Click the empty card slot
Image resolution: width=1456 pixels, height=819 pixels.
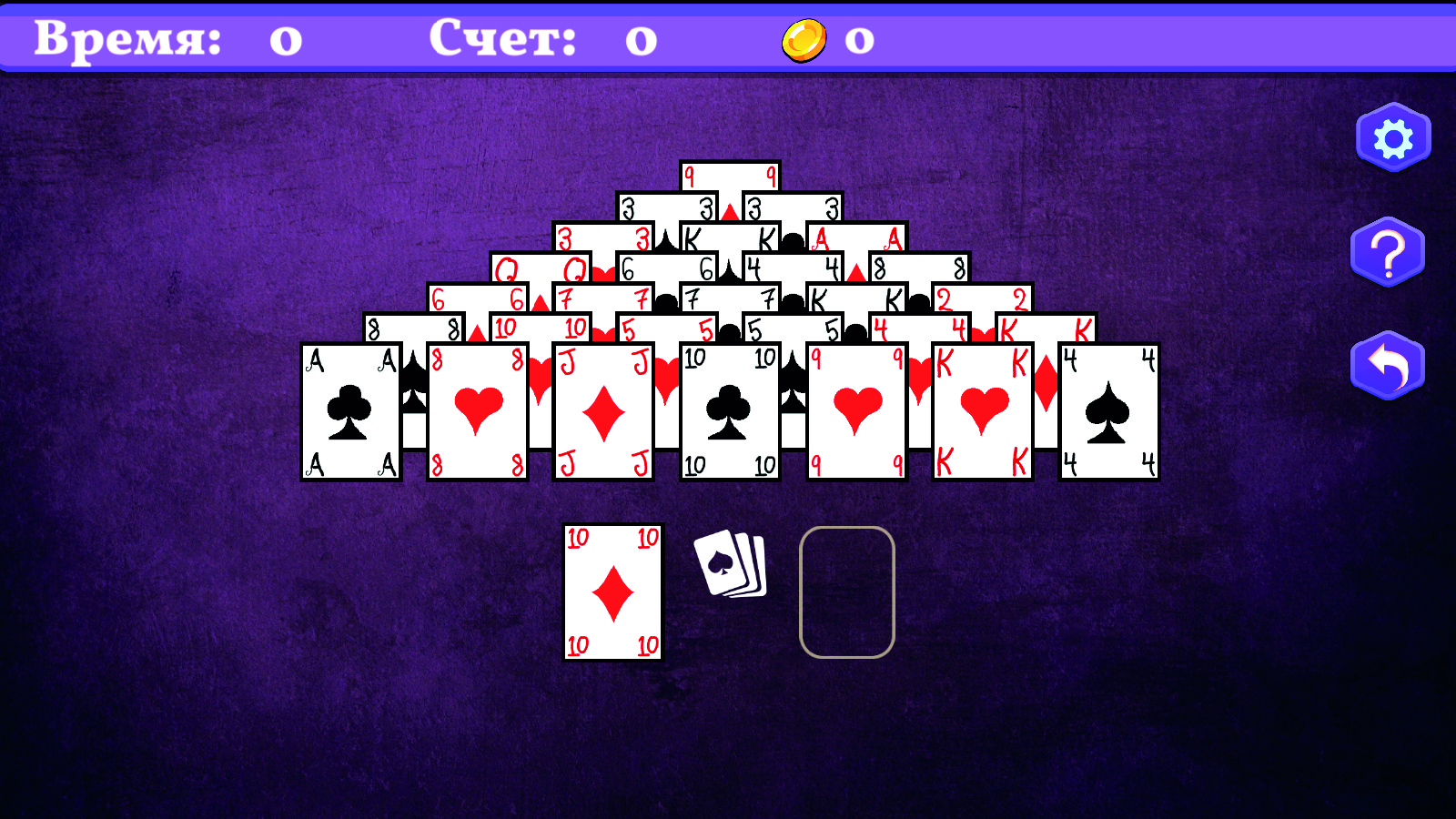pos(847,591)
